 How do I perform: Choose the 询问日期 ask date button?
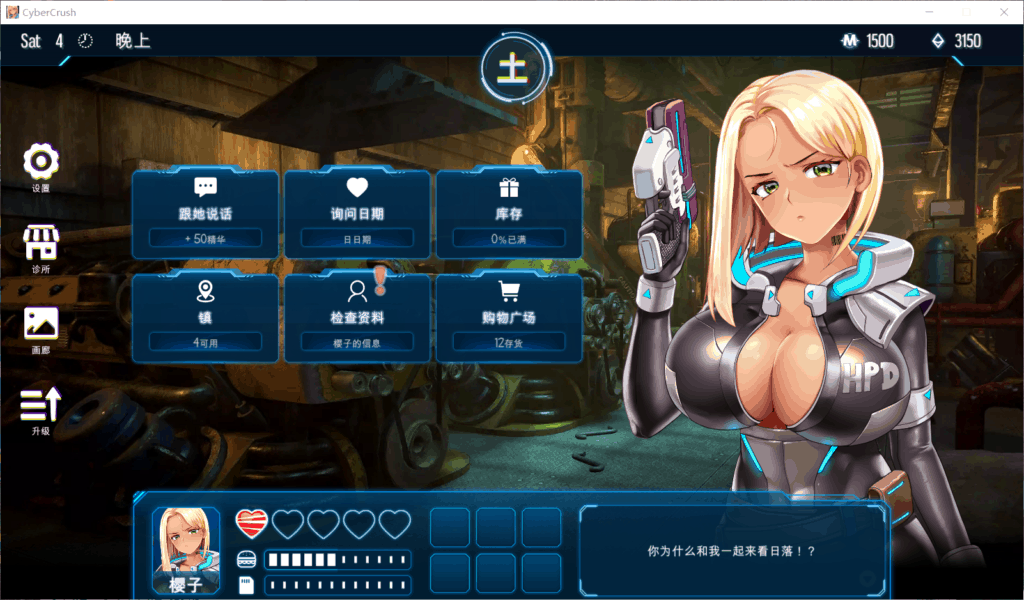[x=357, y=211]
